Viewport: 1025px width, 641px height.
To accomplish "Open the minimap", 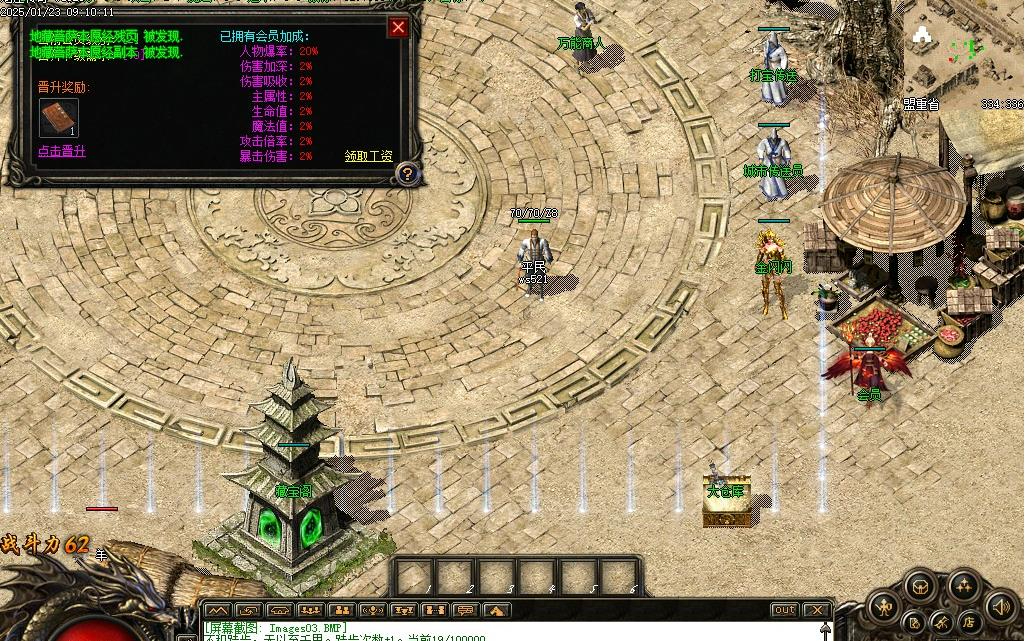I will pyautogui.click(x=962, y=50).
